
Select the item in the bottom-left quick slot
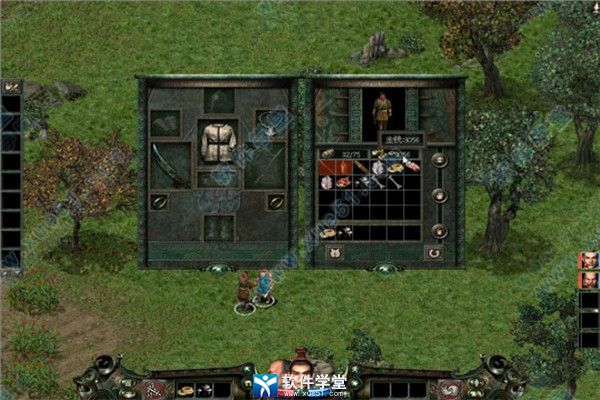pos(186,388)
